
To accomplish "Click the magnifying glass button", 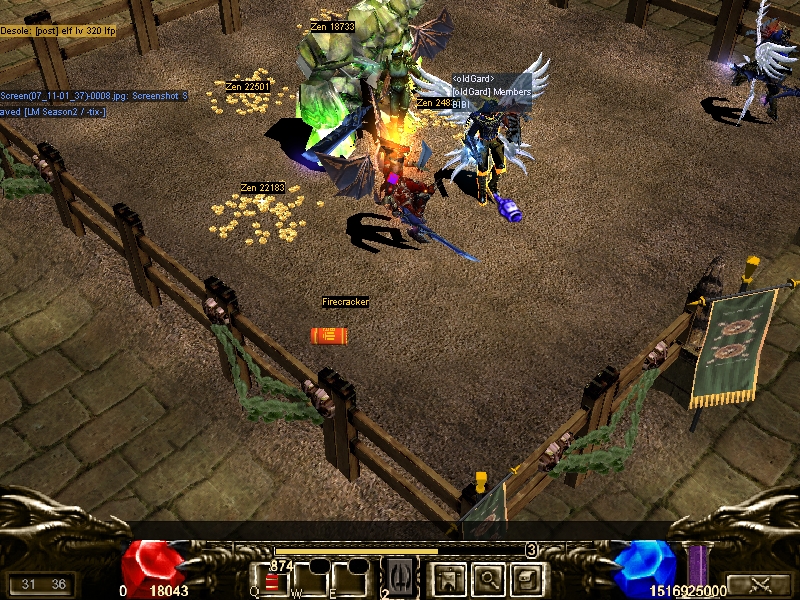I will 487,578.
